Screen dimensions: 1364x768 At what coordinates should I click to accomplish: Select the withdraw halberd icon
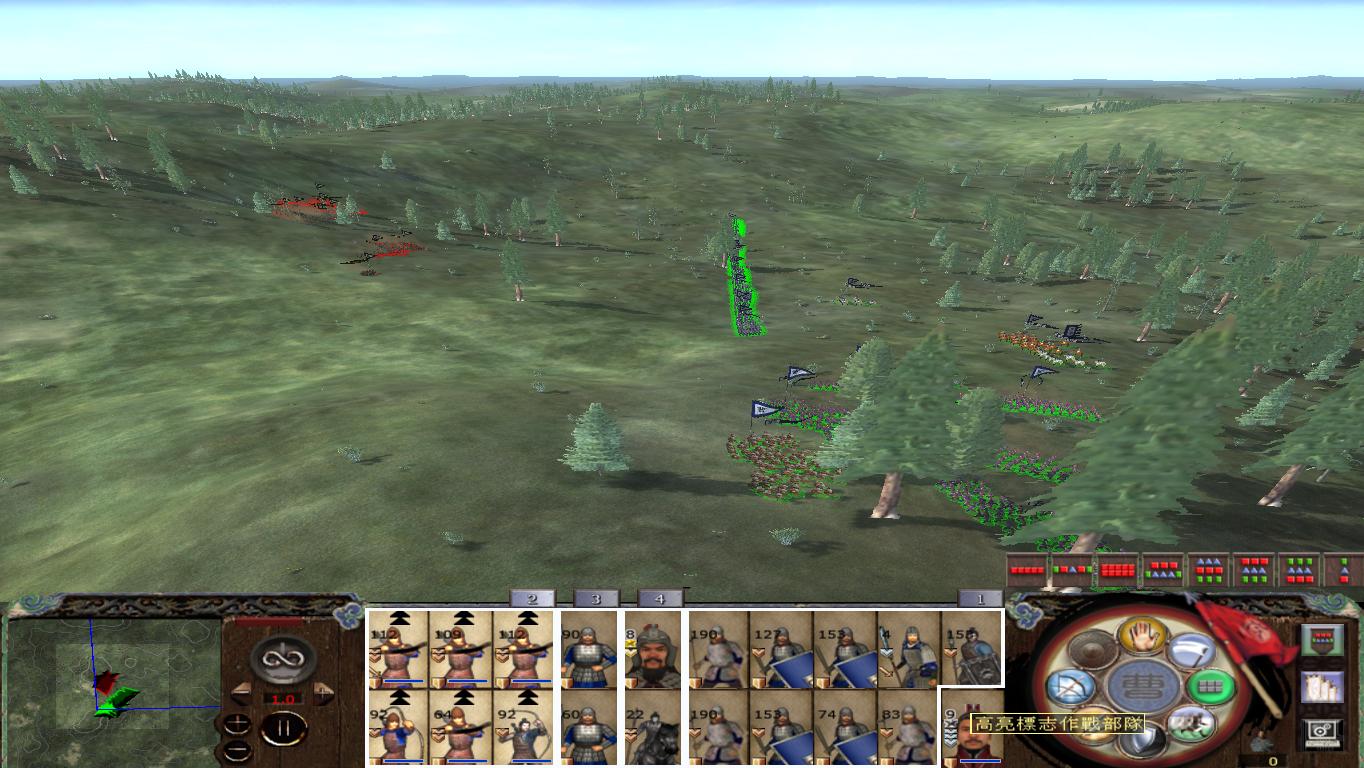pyautogui.click(x=1193, y=651)
